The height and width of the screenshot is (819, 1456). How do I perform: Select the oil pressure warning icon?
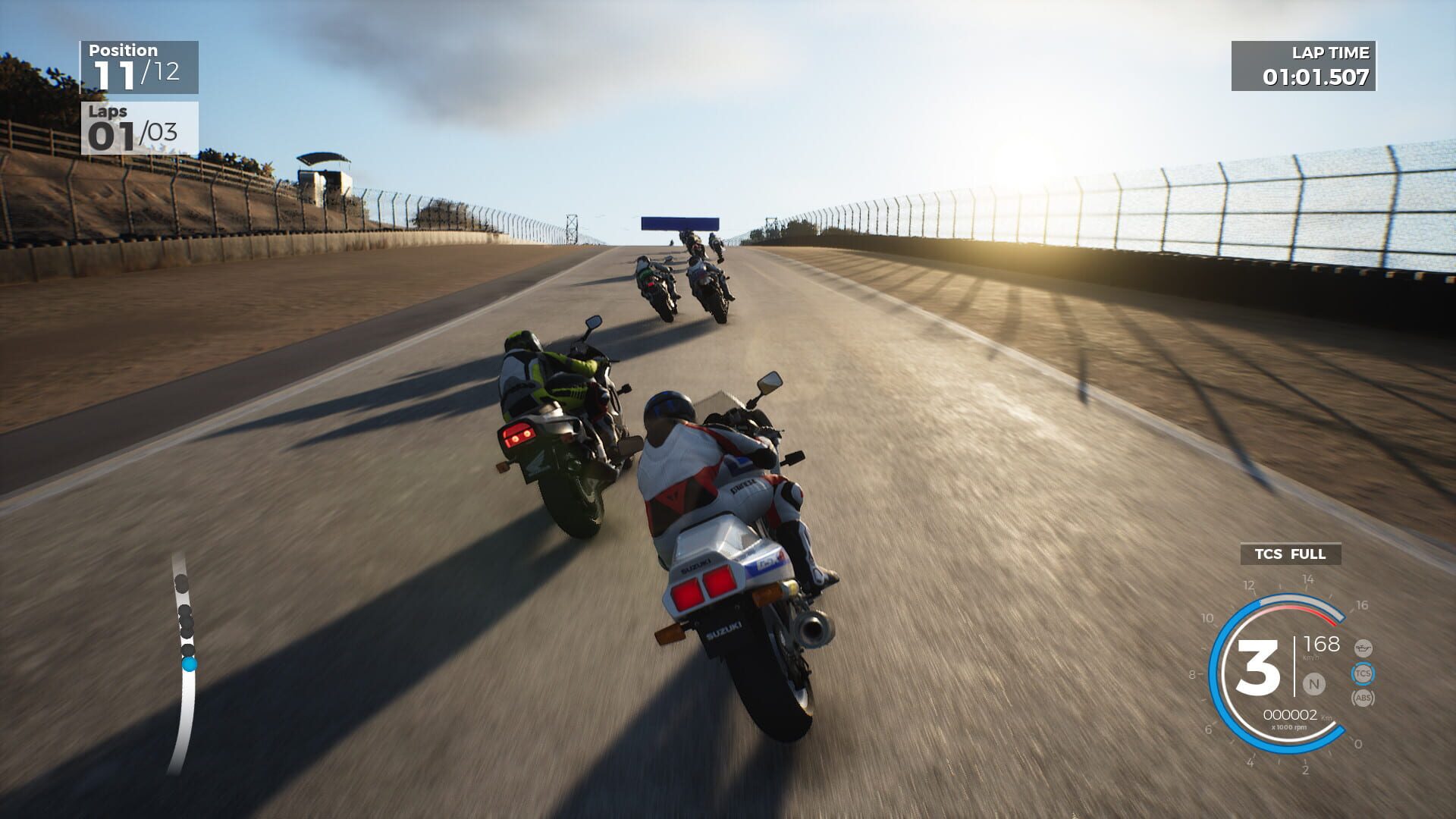(1363, 648)
